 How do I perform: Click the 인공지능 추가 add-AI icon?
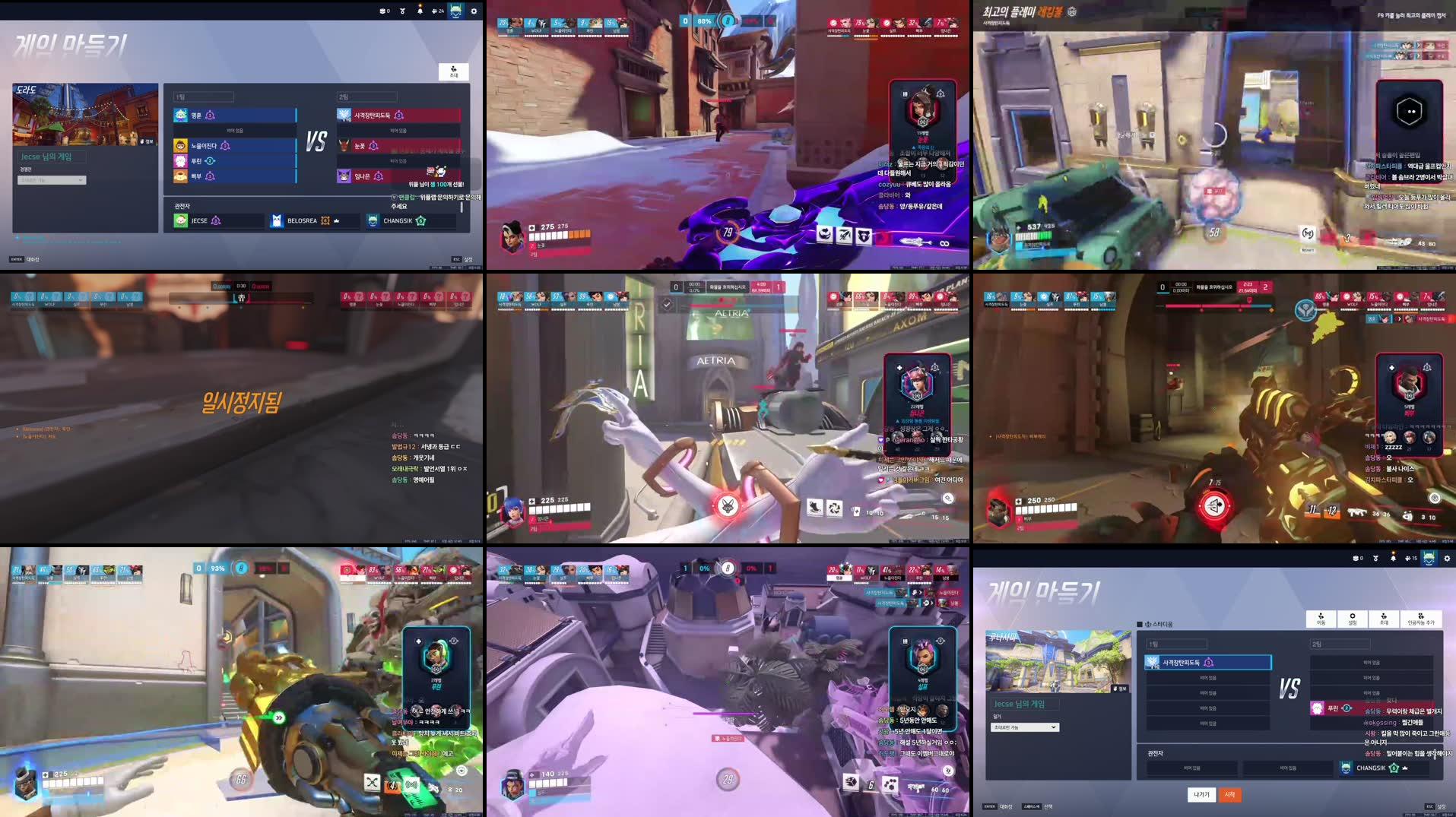[x=1421, y=619]
